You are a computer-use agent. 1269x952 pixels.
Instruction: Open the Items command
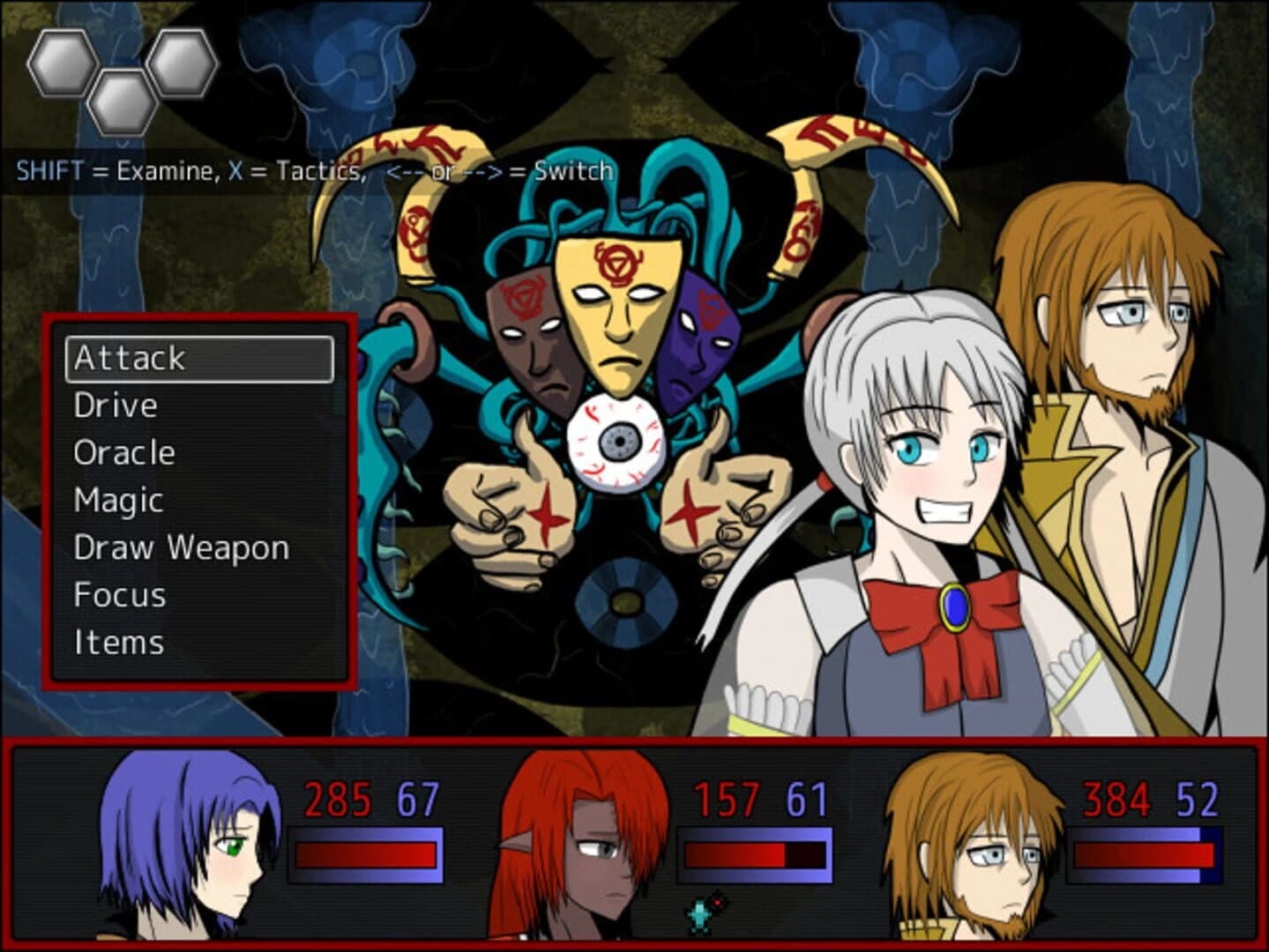pos(120,642)
